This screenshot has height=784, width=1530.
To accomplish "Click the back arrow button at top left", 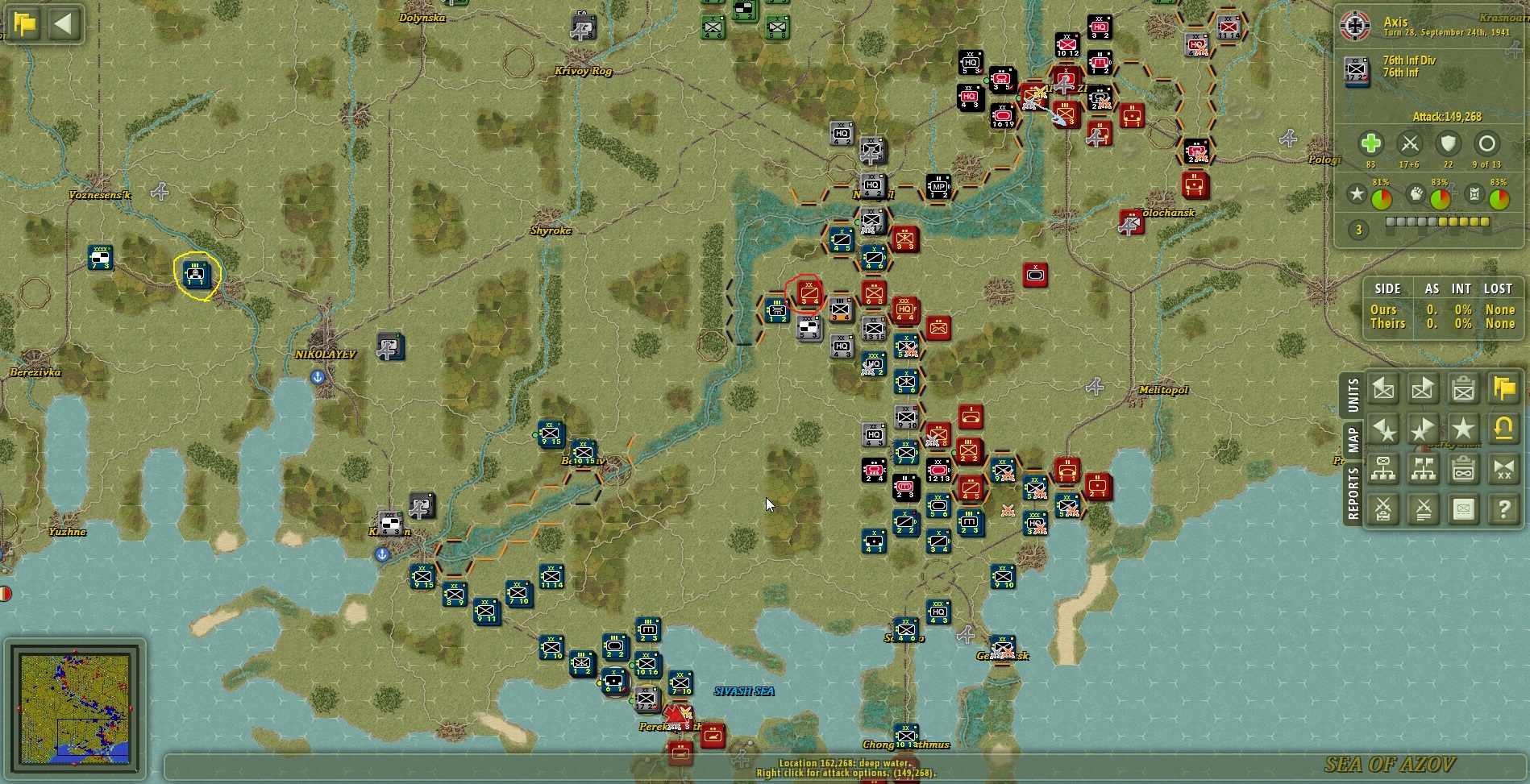I will point(64,24).
